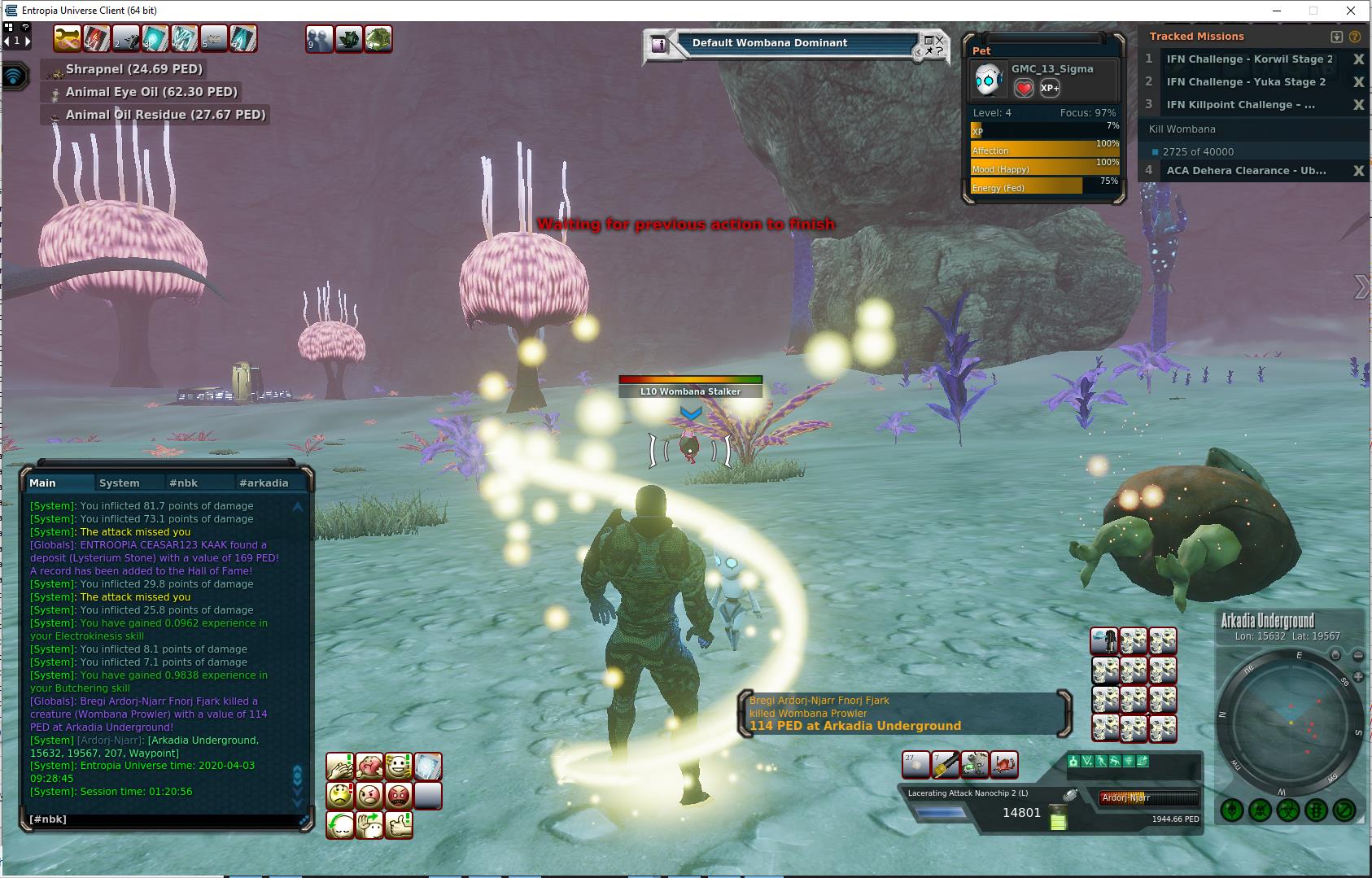Select the #nbk chat tab

coord(183,483)
